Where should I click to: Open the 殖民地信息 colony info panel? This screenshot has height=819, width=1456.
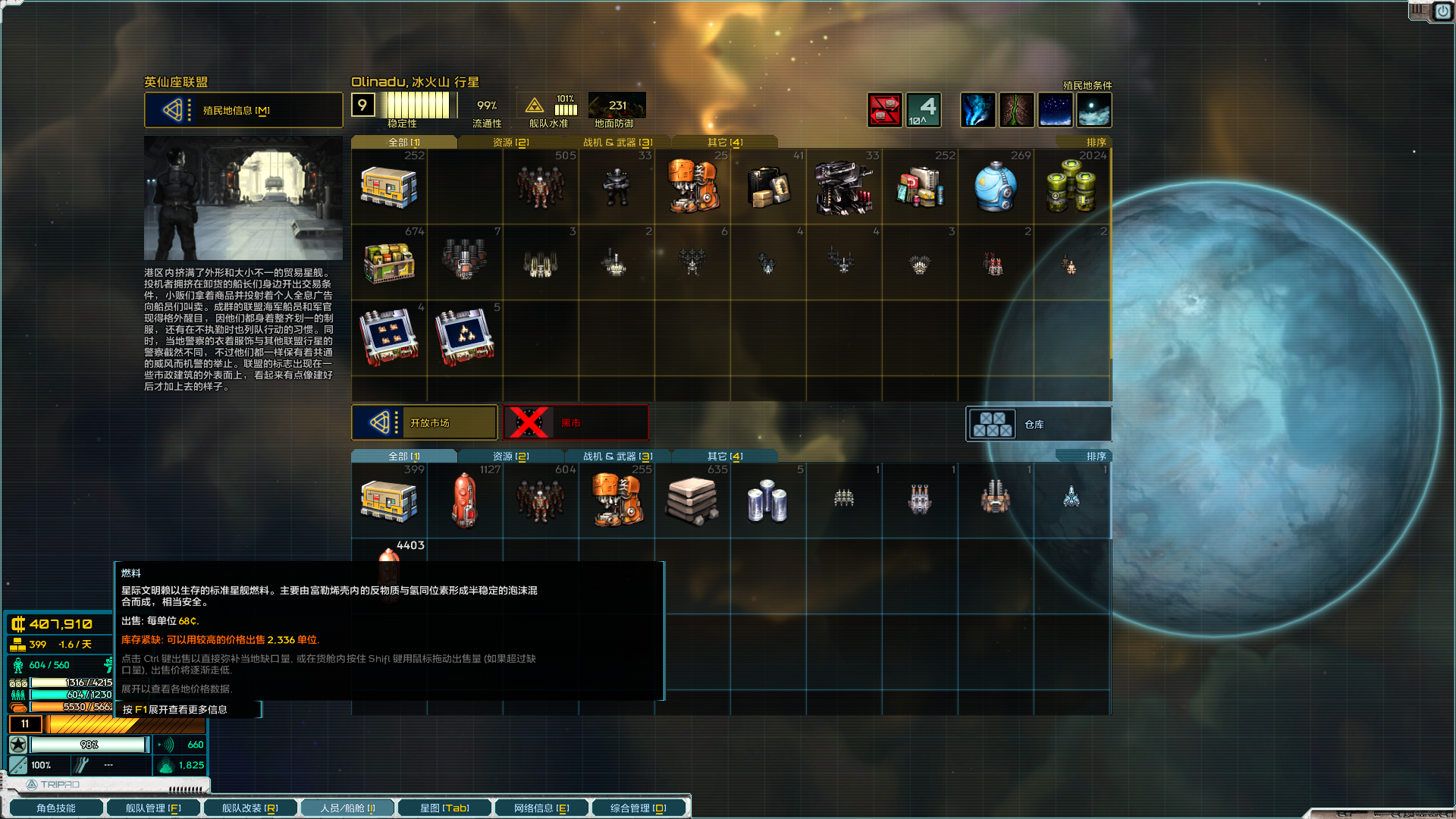(x=243, y=110)
